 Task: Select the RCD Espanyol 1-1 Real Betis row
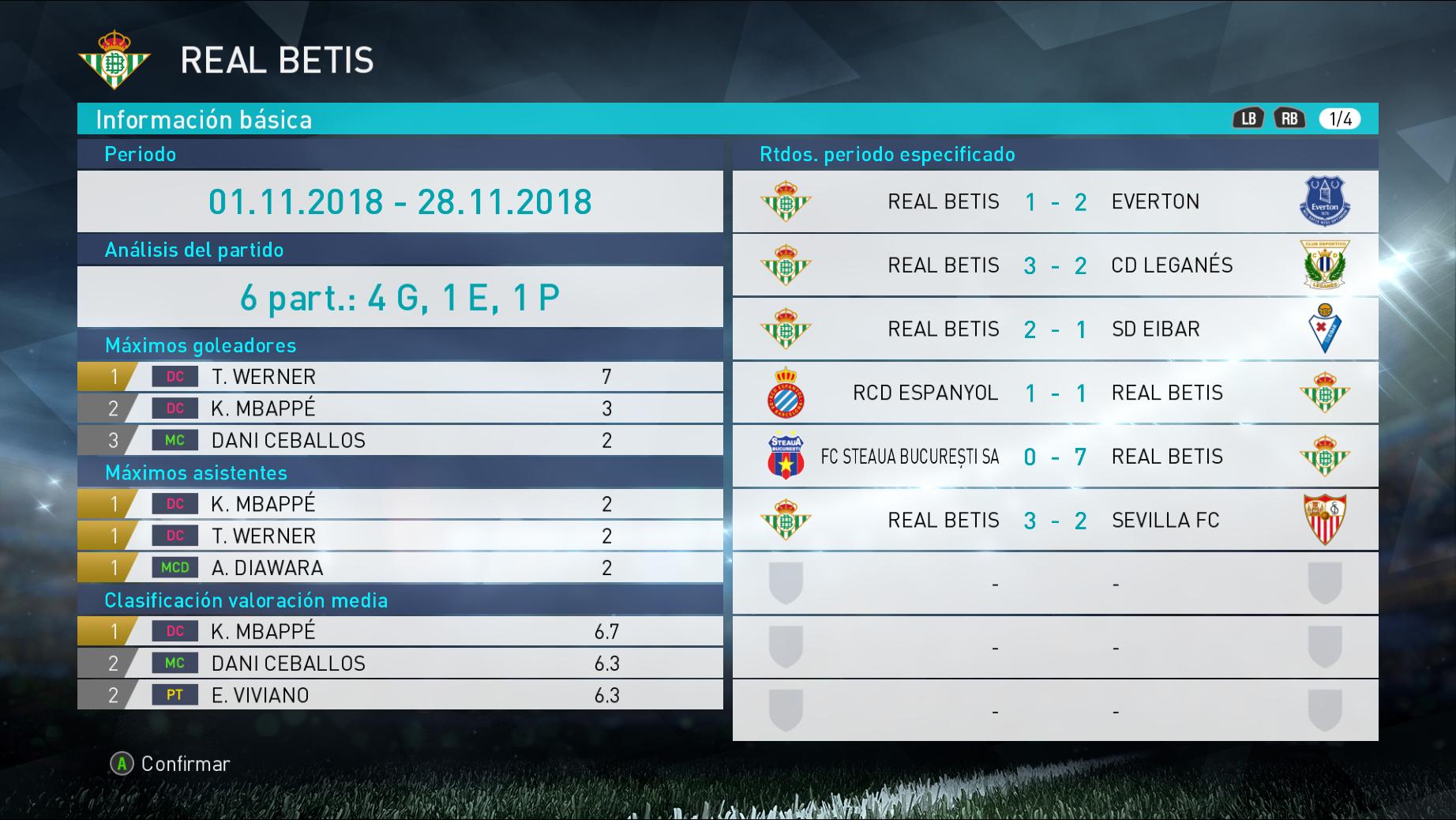click(1055, 393)
